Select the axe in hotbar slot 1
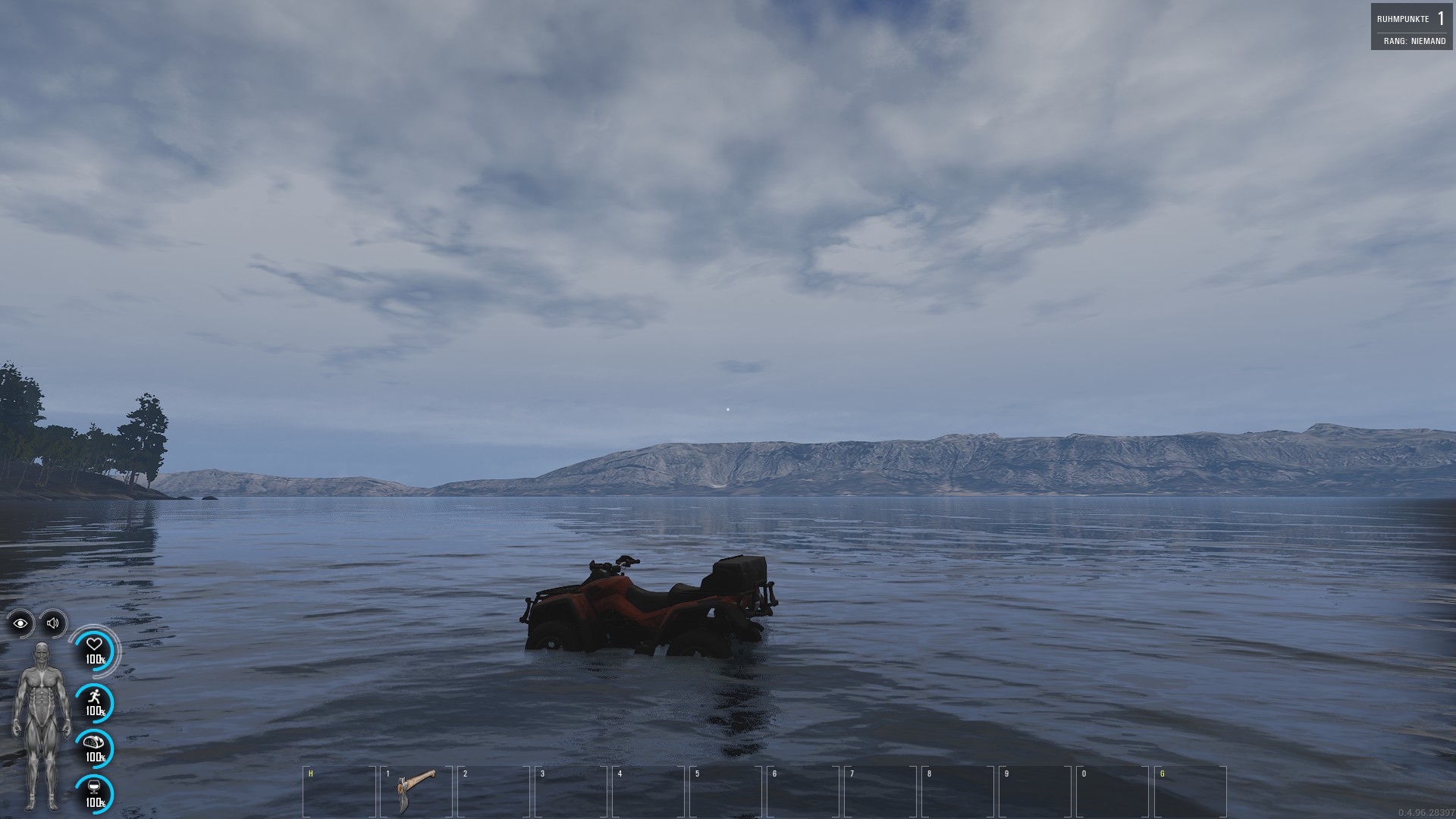 [416, 791]
